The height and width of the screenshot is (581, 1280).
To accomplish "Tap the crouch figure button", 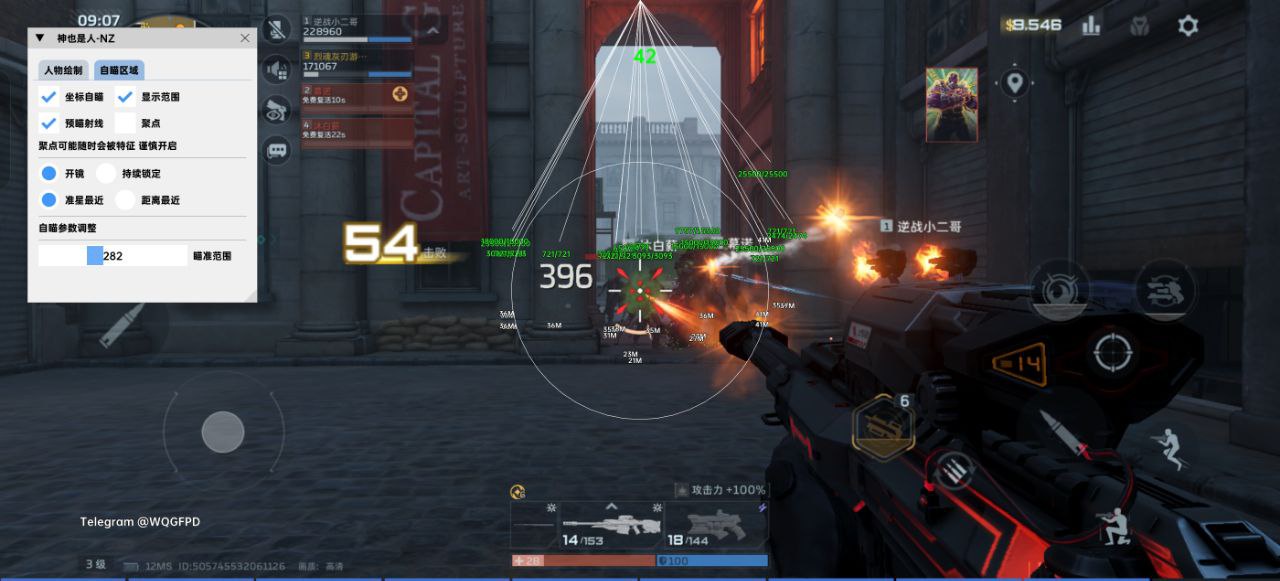I will 1113,525.
